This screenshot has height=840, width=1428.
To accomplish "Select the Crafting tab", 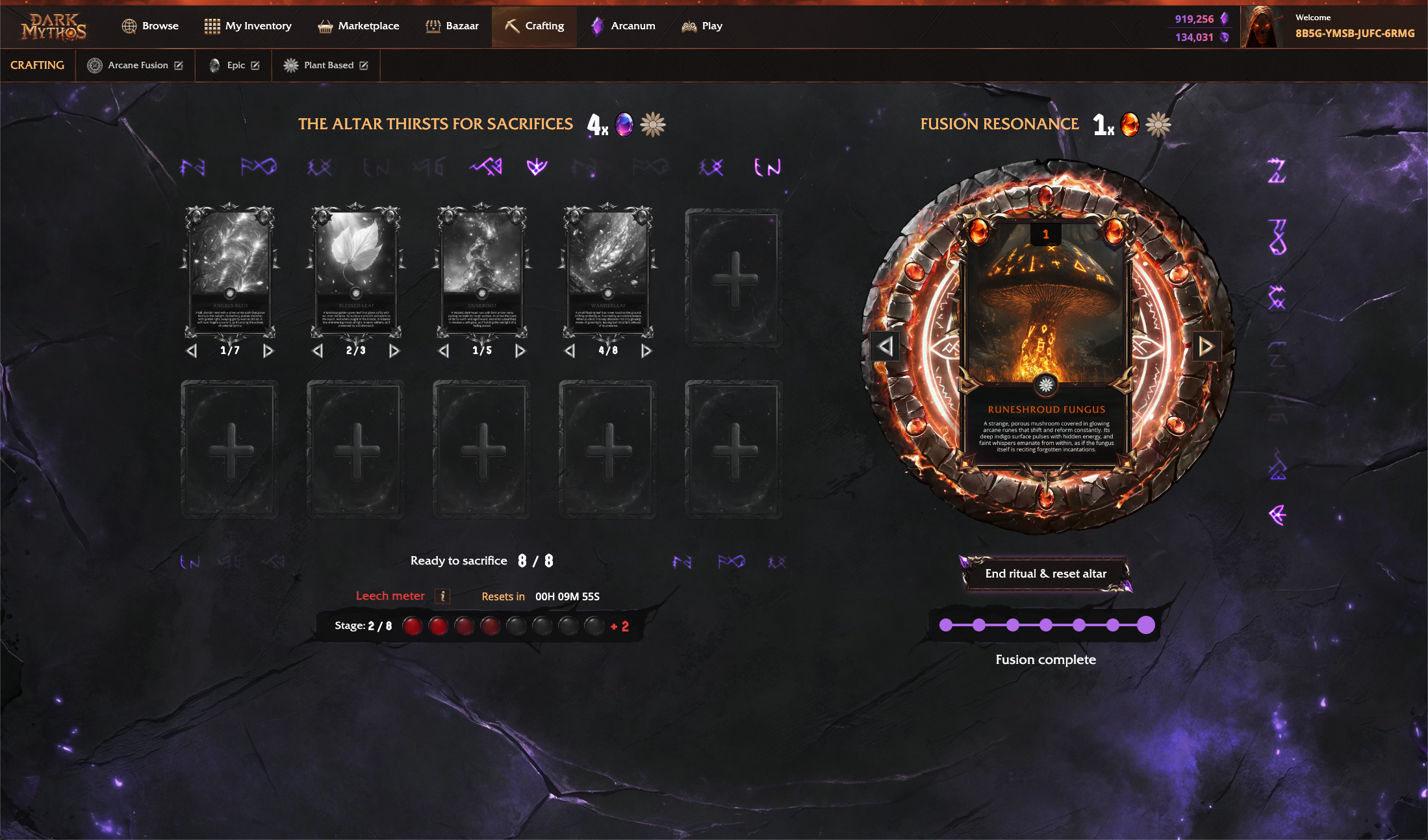I will point(534,26).
